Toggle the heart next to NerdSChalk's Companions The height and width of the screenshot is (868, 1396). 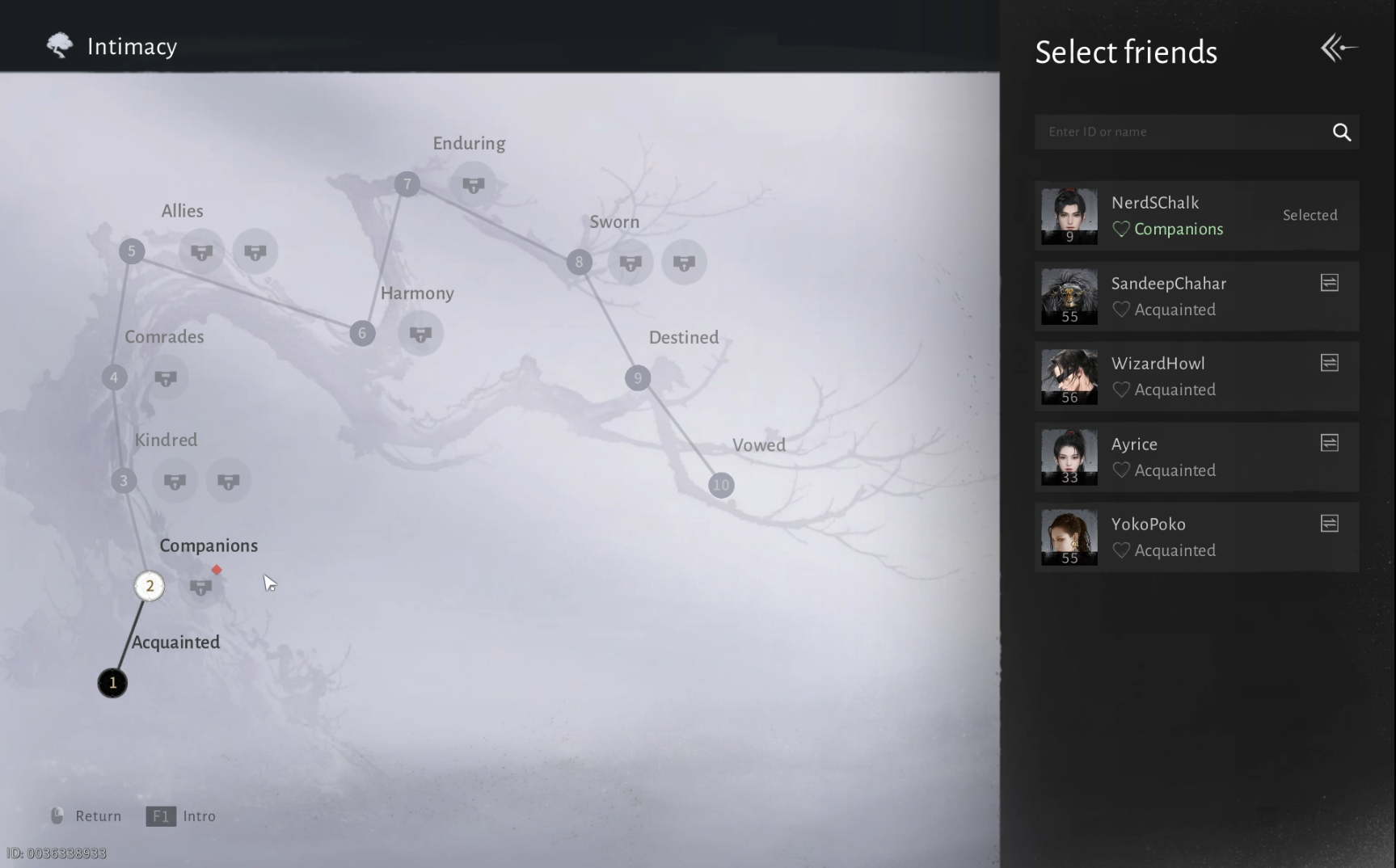point(1121,229)
